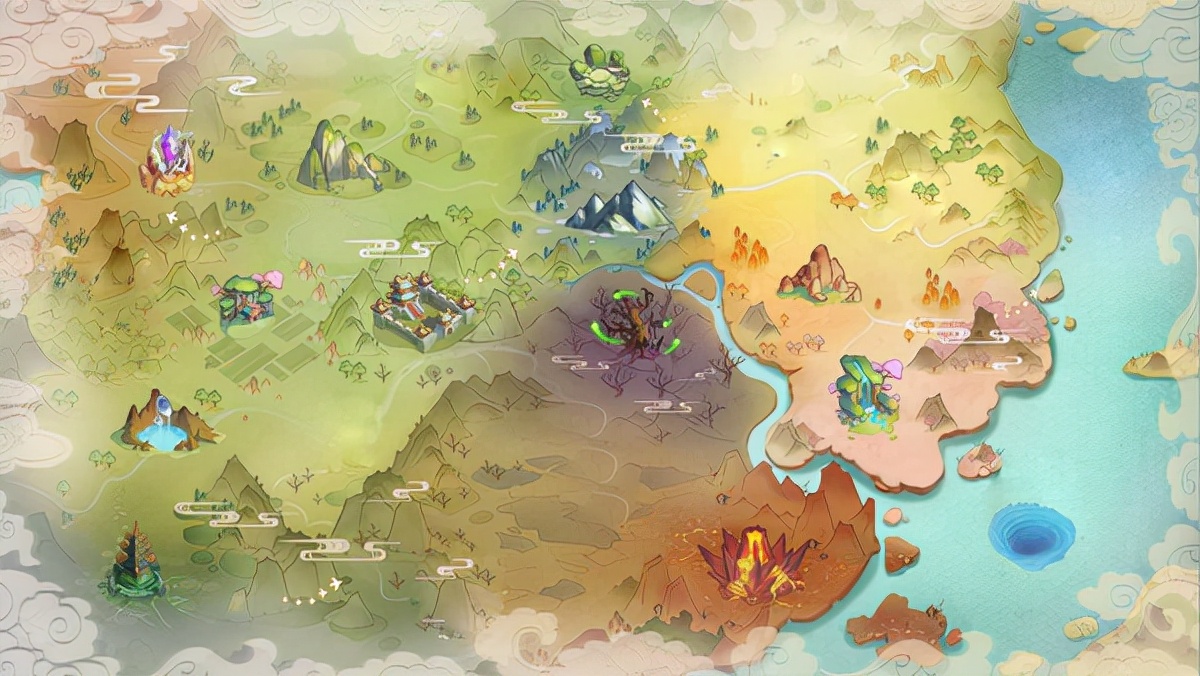Open the green pagoda tower location
1200x676 pixels.
tap(135, 564)
